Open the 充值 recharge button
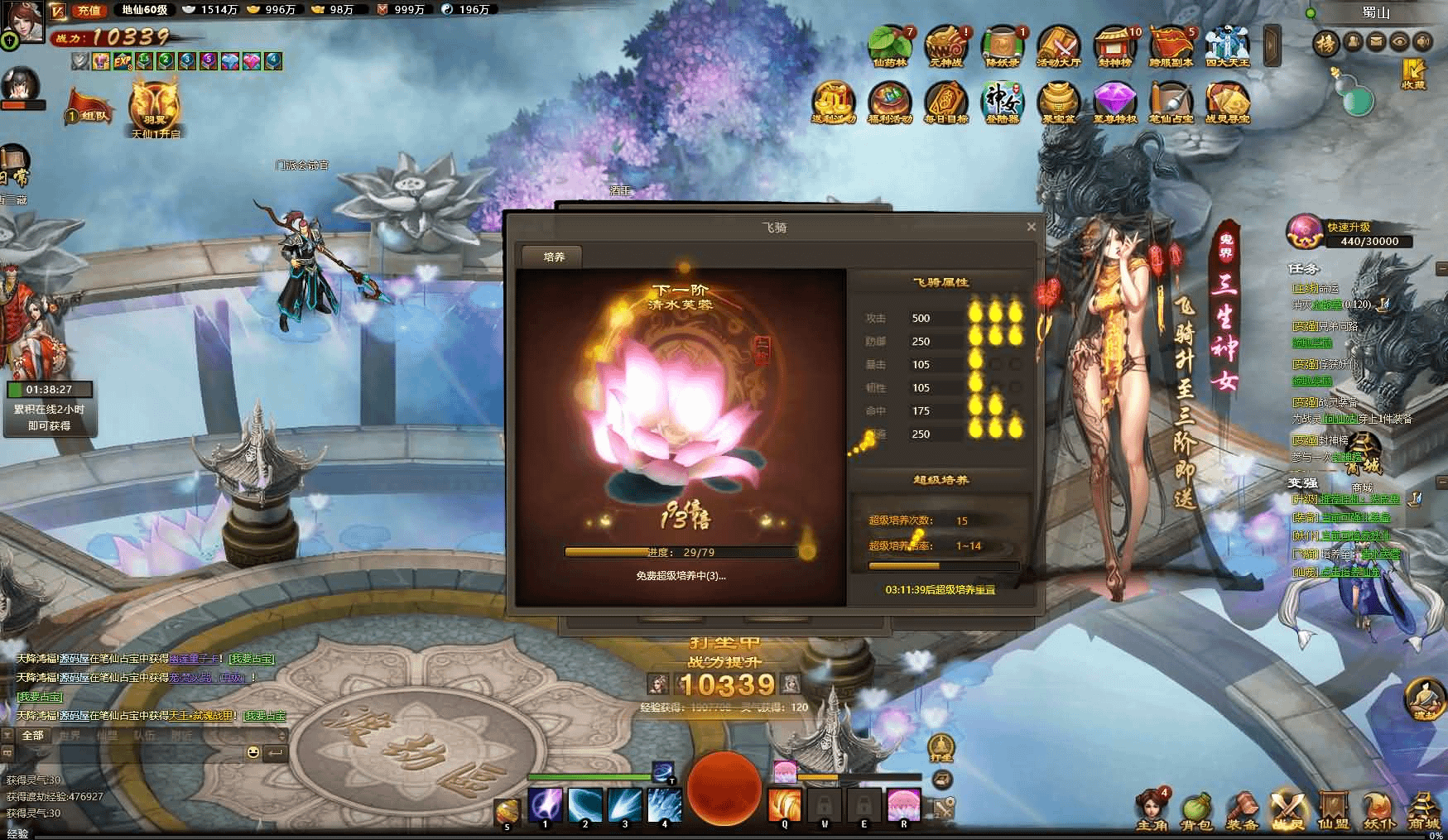Viewport: 1448px width, 840px height. point(89,10)
